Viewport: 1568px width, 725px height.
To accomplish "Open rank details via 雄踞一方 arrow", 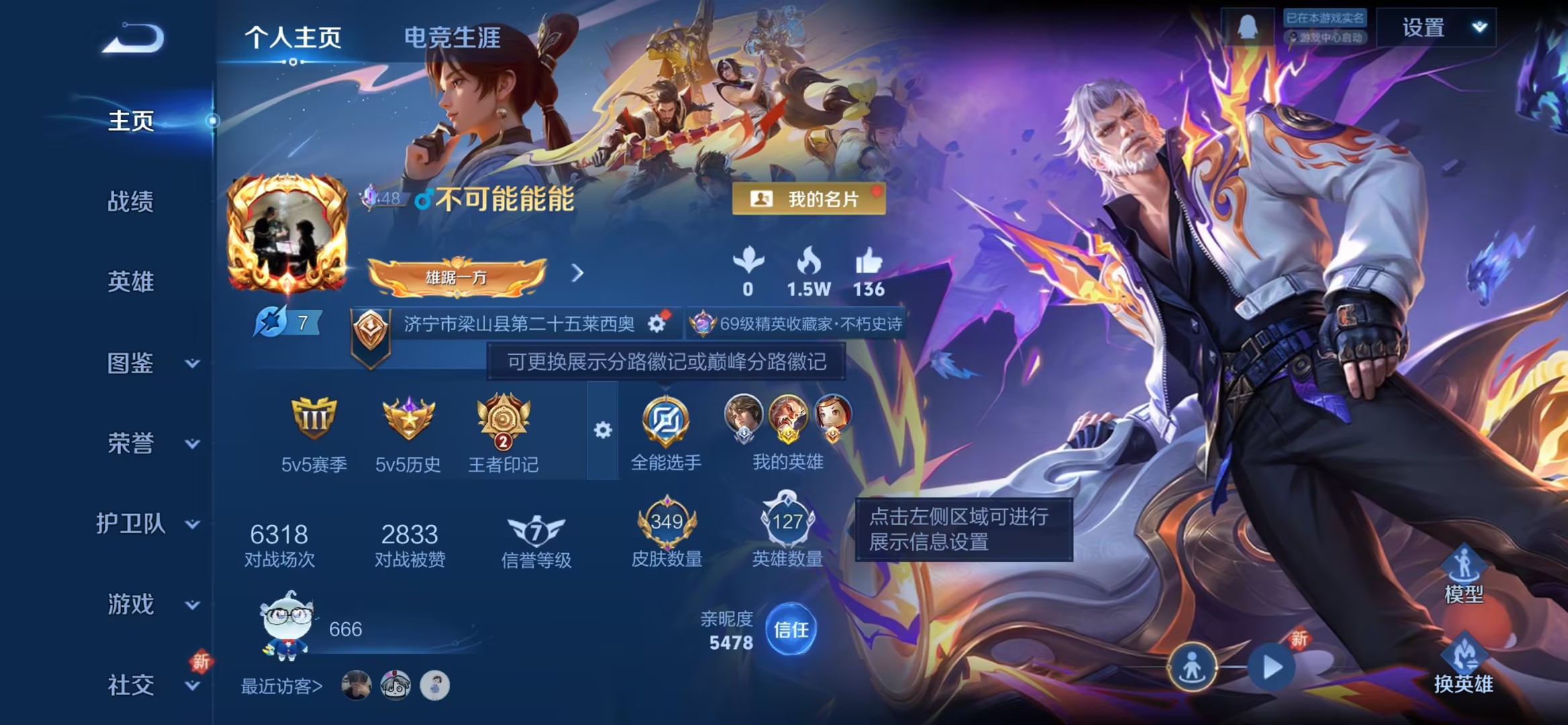I will click(576, 275).
